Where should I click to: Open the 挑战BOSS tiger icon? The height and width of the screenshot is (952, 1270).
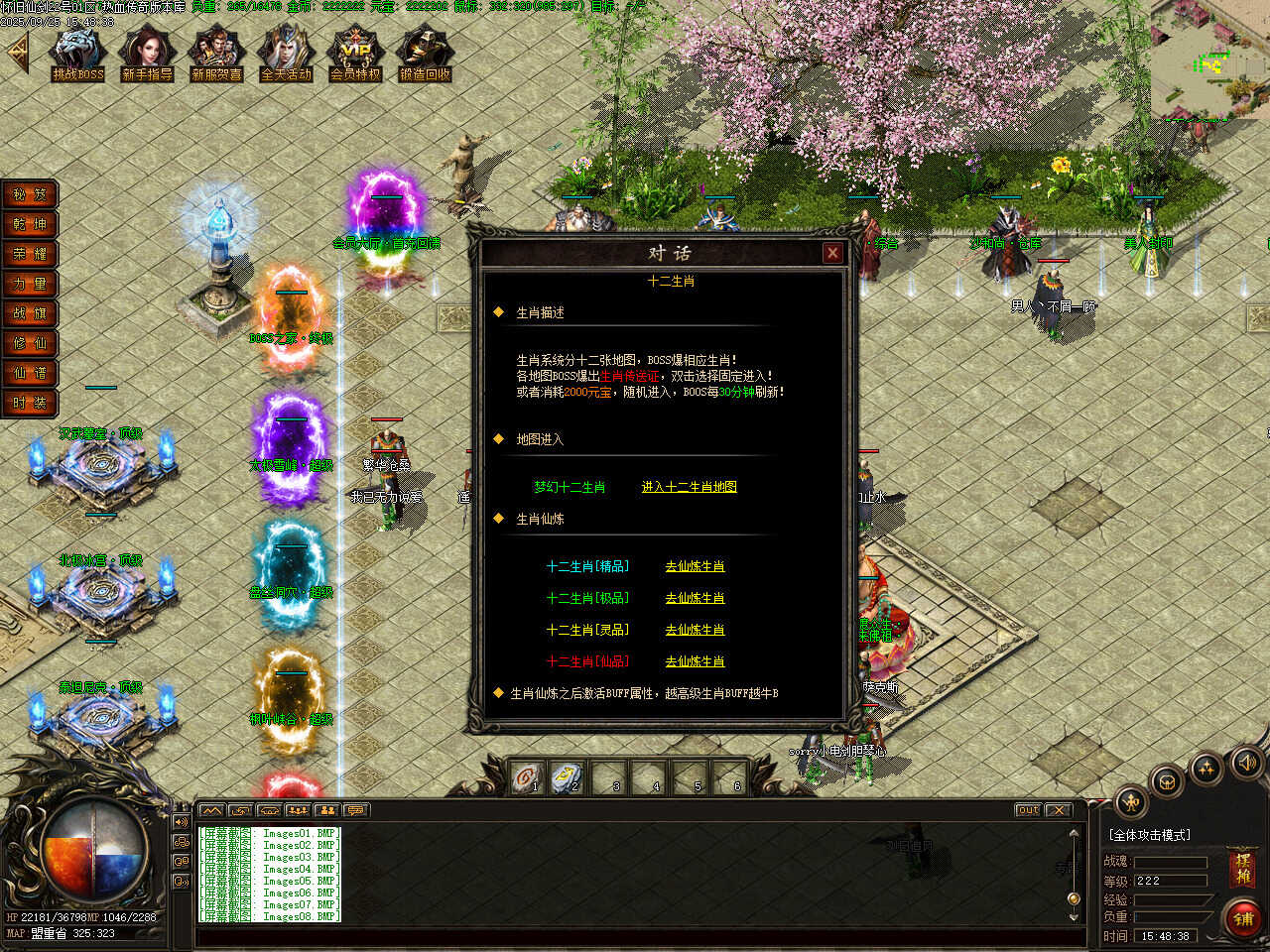77,53
